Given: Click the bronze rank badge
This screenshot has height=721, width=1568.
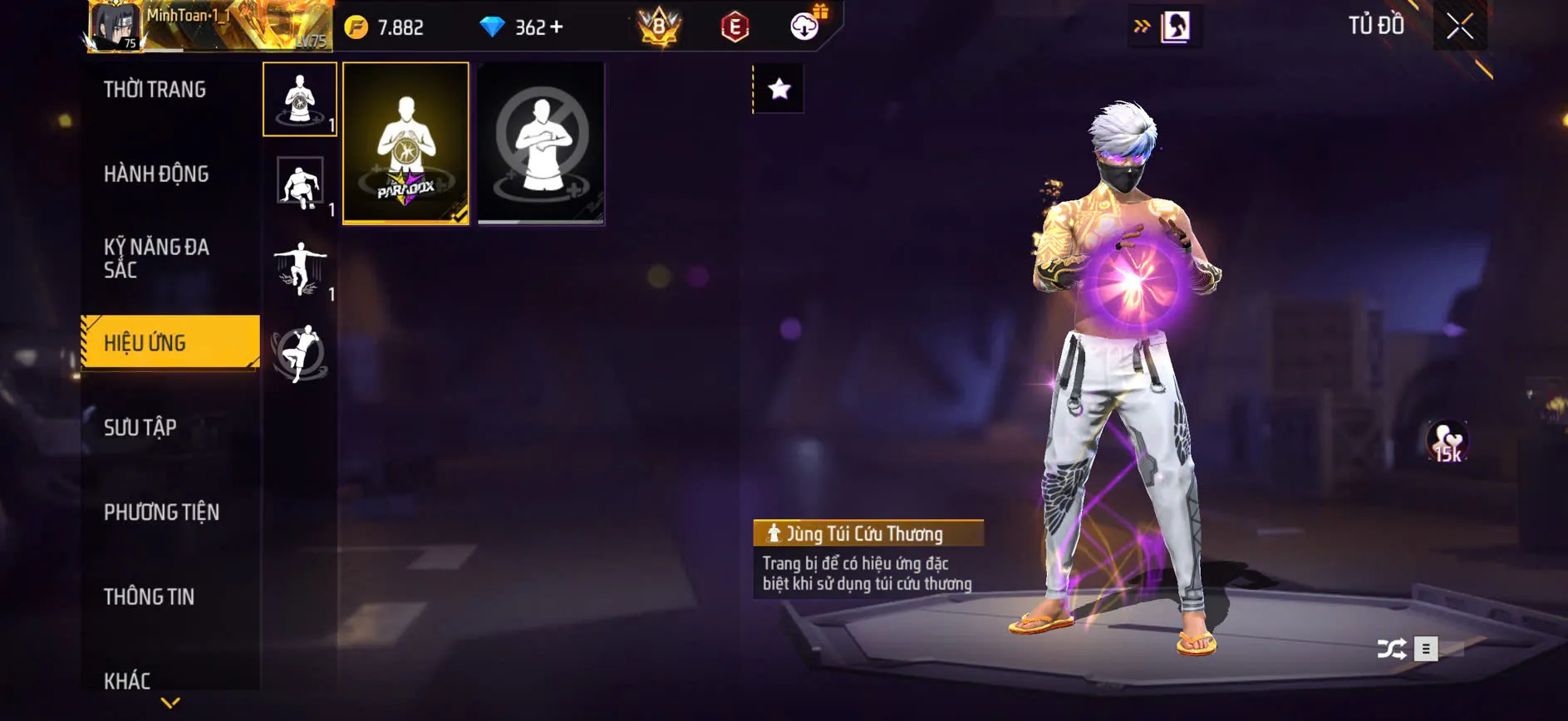Looking at the screenshot, I should pos(661,24).
